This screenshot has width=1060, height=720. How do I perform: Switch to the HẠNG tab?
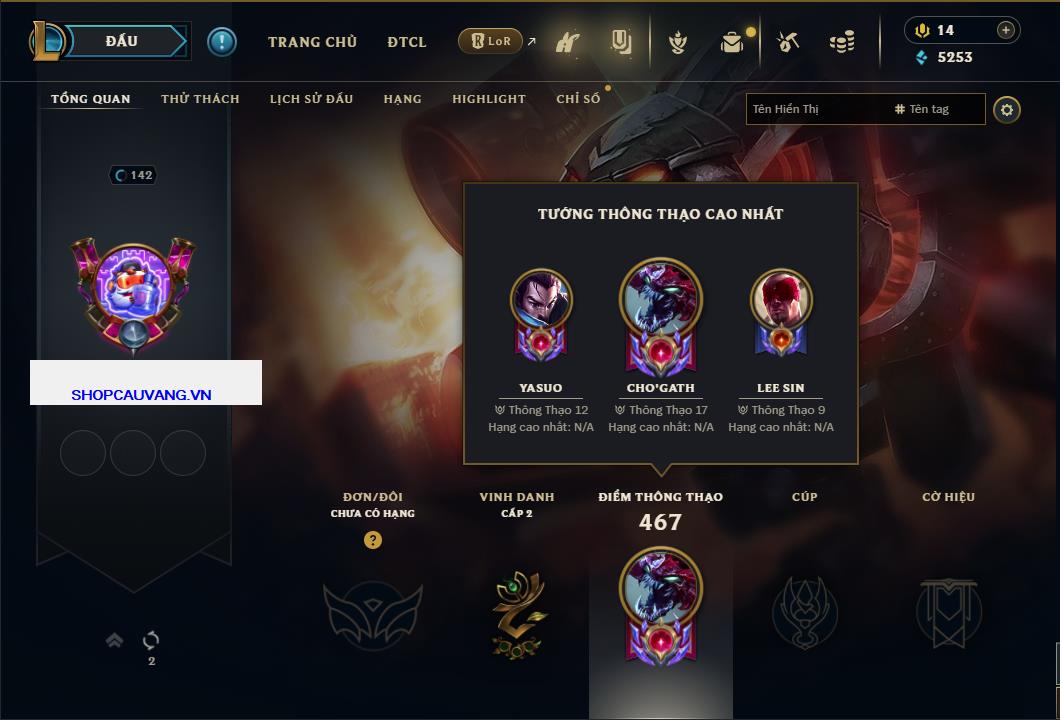[402, 99]
